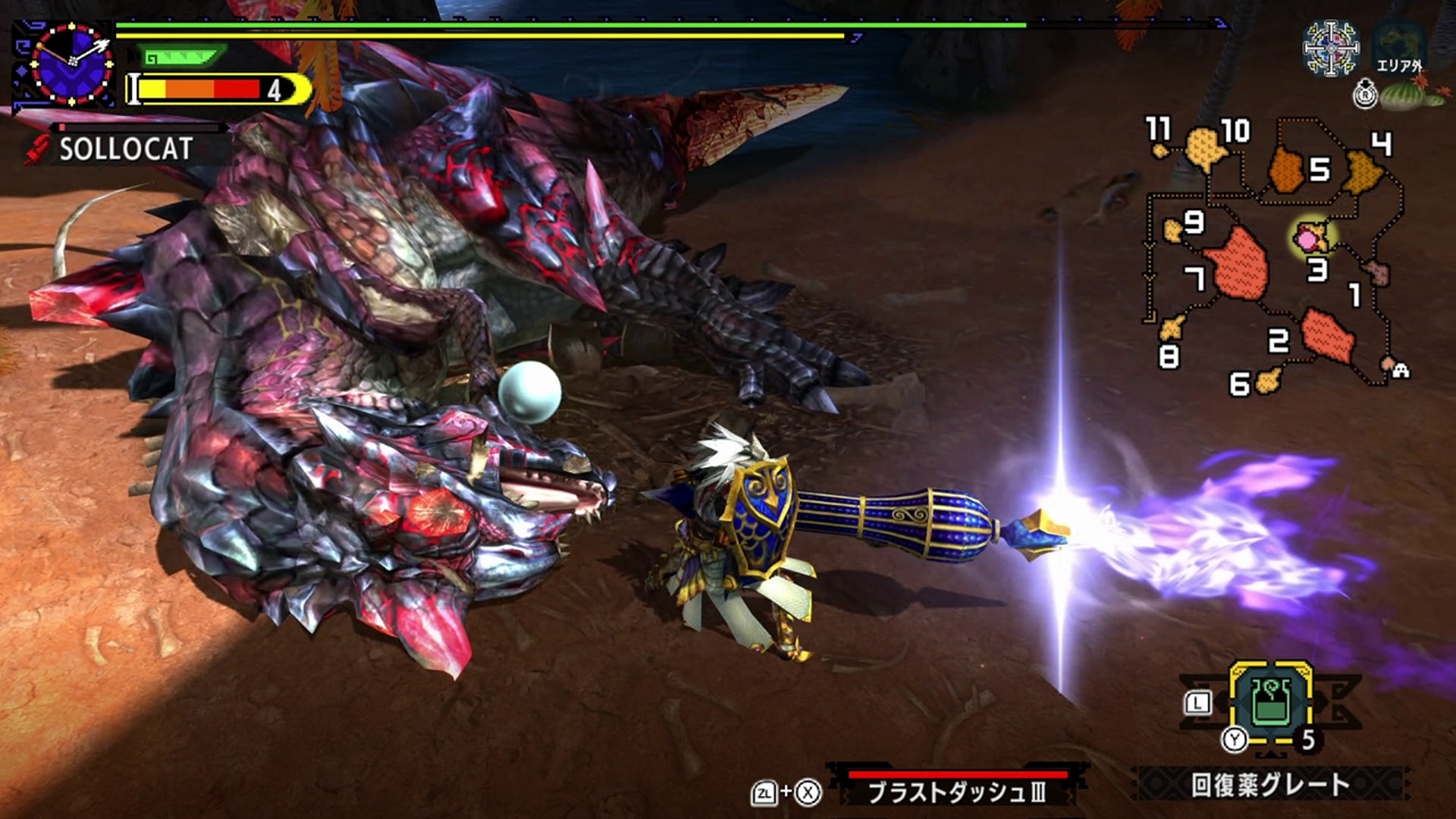
Task: Click the base camp marker on the minimap
Action: click(1400, 369)
